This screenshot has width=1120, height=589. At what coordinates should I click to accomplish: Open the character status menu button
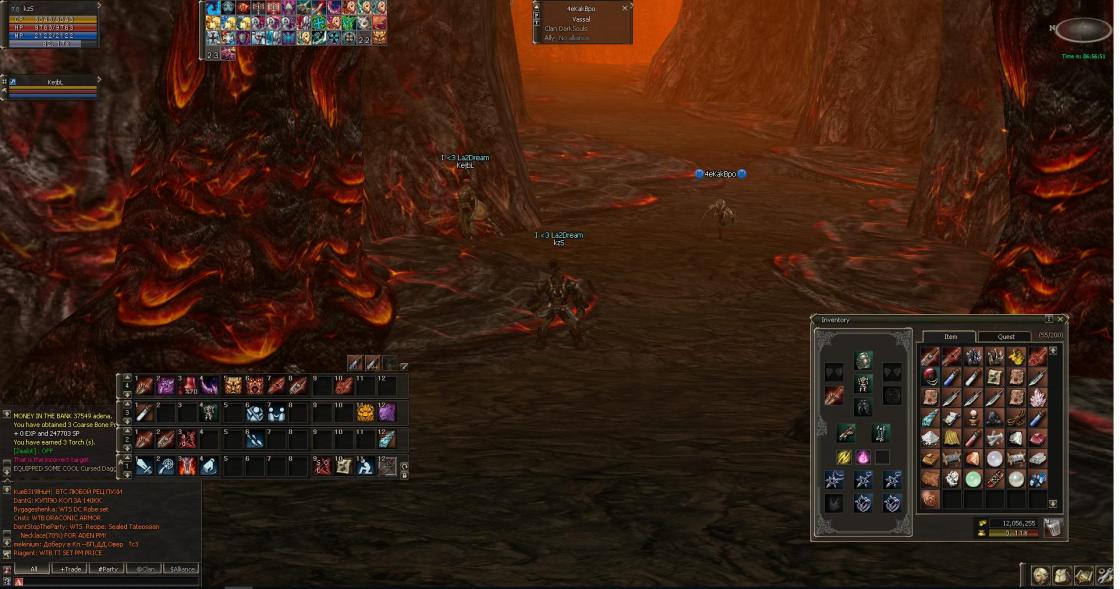[x=1040, y=576]
